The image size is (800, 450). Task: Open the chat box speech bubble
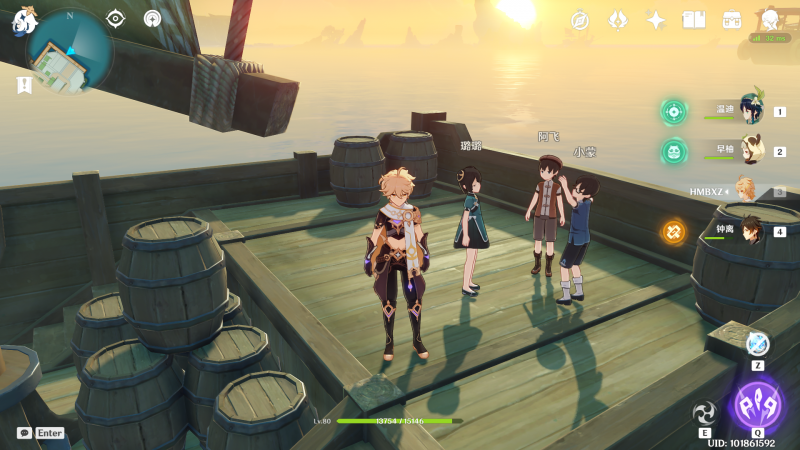click(24, 433)
